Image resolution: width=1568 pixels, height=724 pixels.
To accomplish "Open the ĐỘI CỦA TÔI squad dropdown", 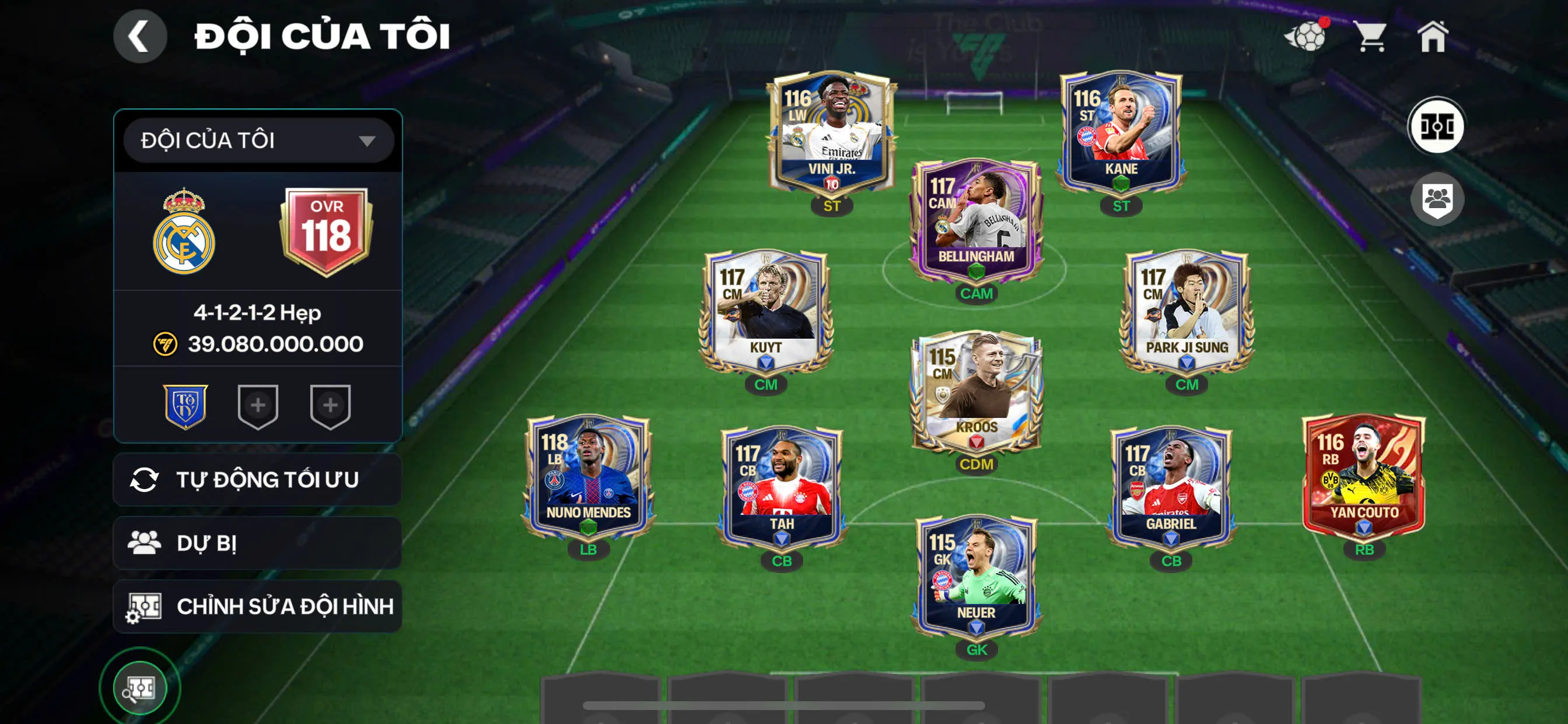I will coord(258,140).
